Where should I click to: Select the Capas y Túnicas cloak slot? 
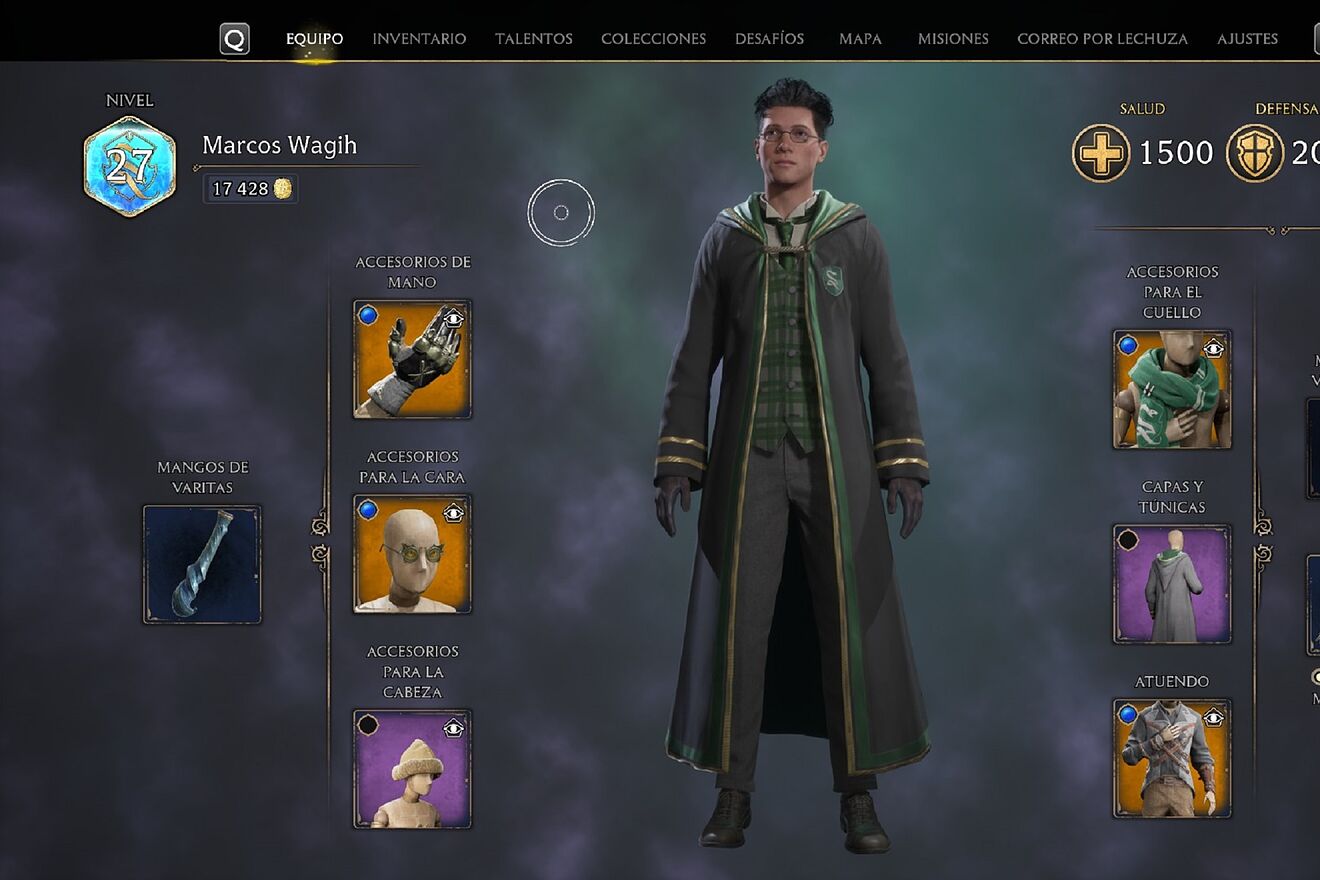1170,583
